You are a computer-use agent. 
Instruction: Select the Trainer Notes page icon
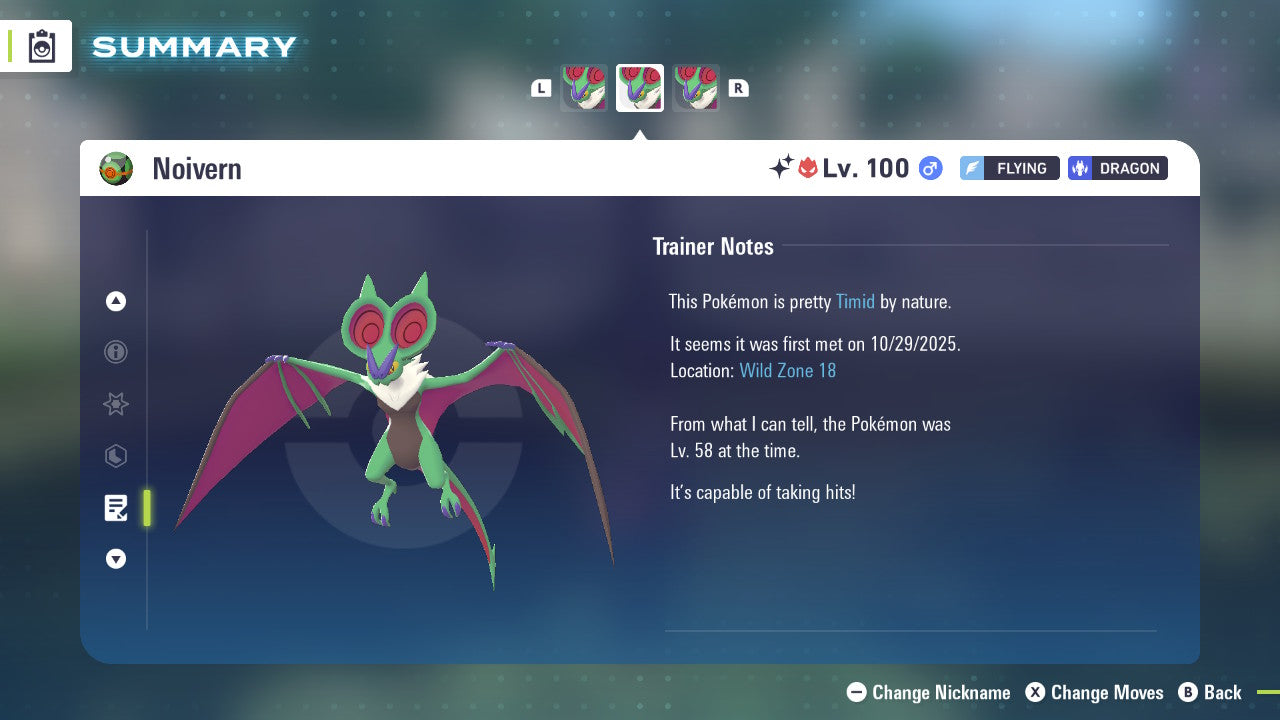click(115, 508)
